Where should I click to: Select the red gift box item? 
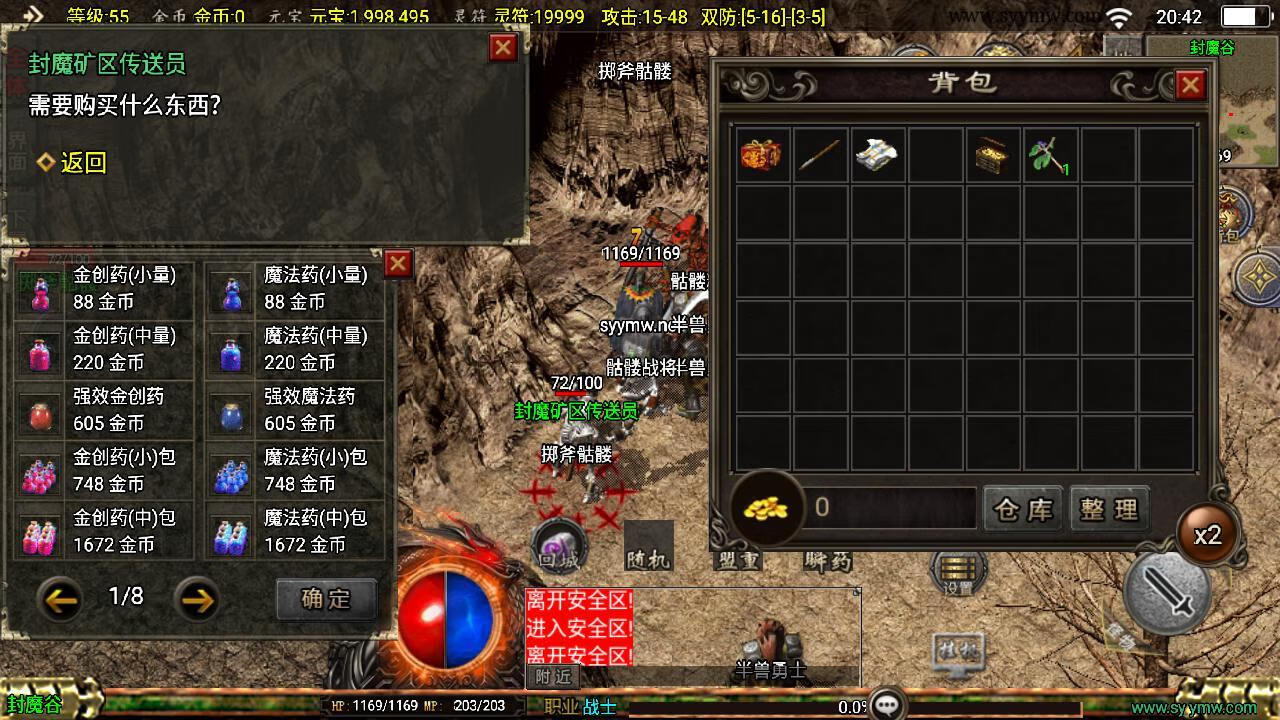click(x=764, y=155)
